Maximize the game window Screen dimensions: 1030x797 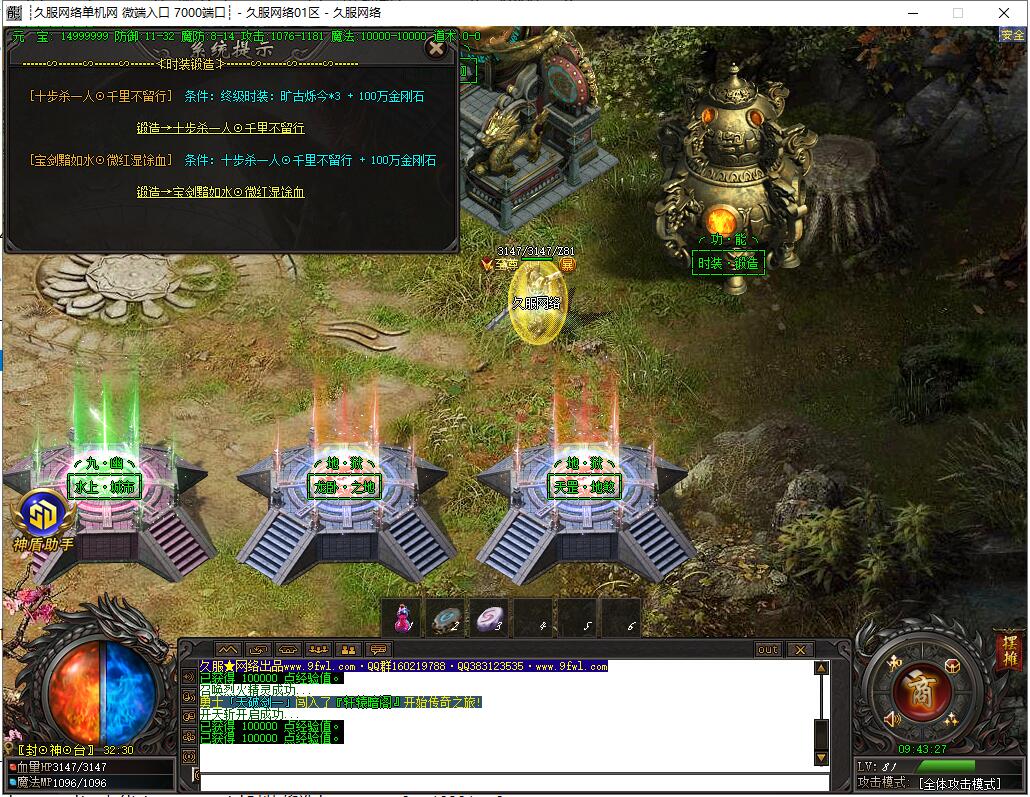coord(957,13)
